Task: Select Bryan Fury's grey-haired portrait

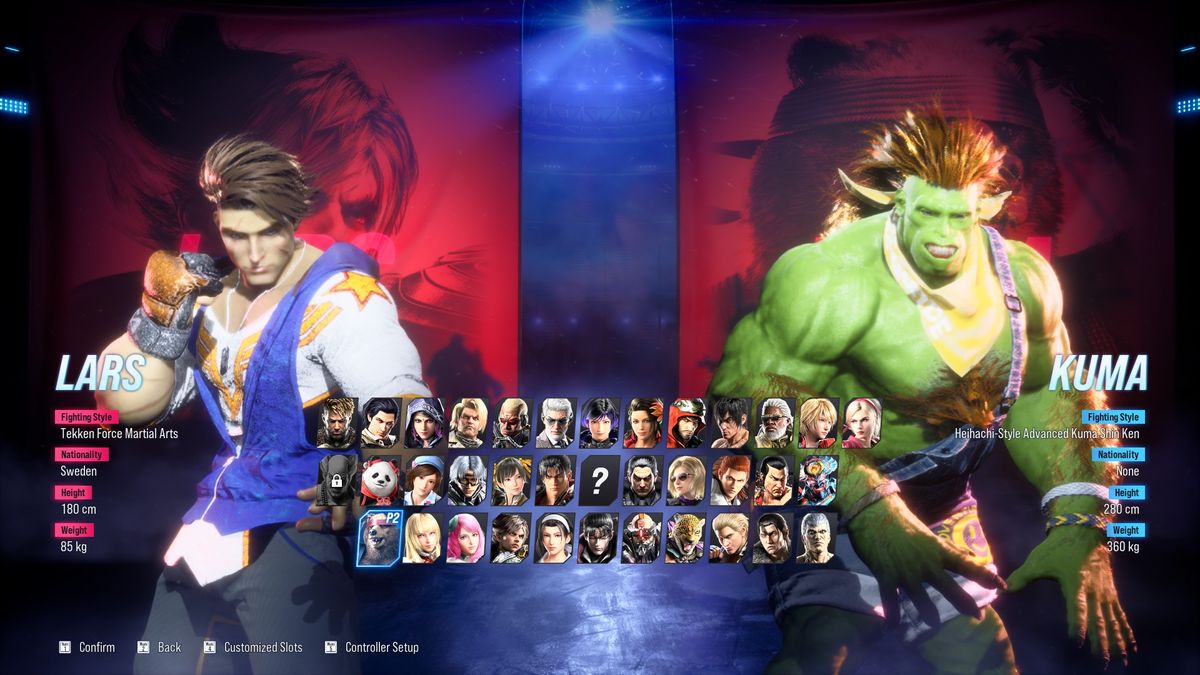Action: [818, 539]
